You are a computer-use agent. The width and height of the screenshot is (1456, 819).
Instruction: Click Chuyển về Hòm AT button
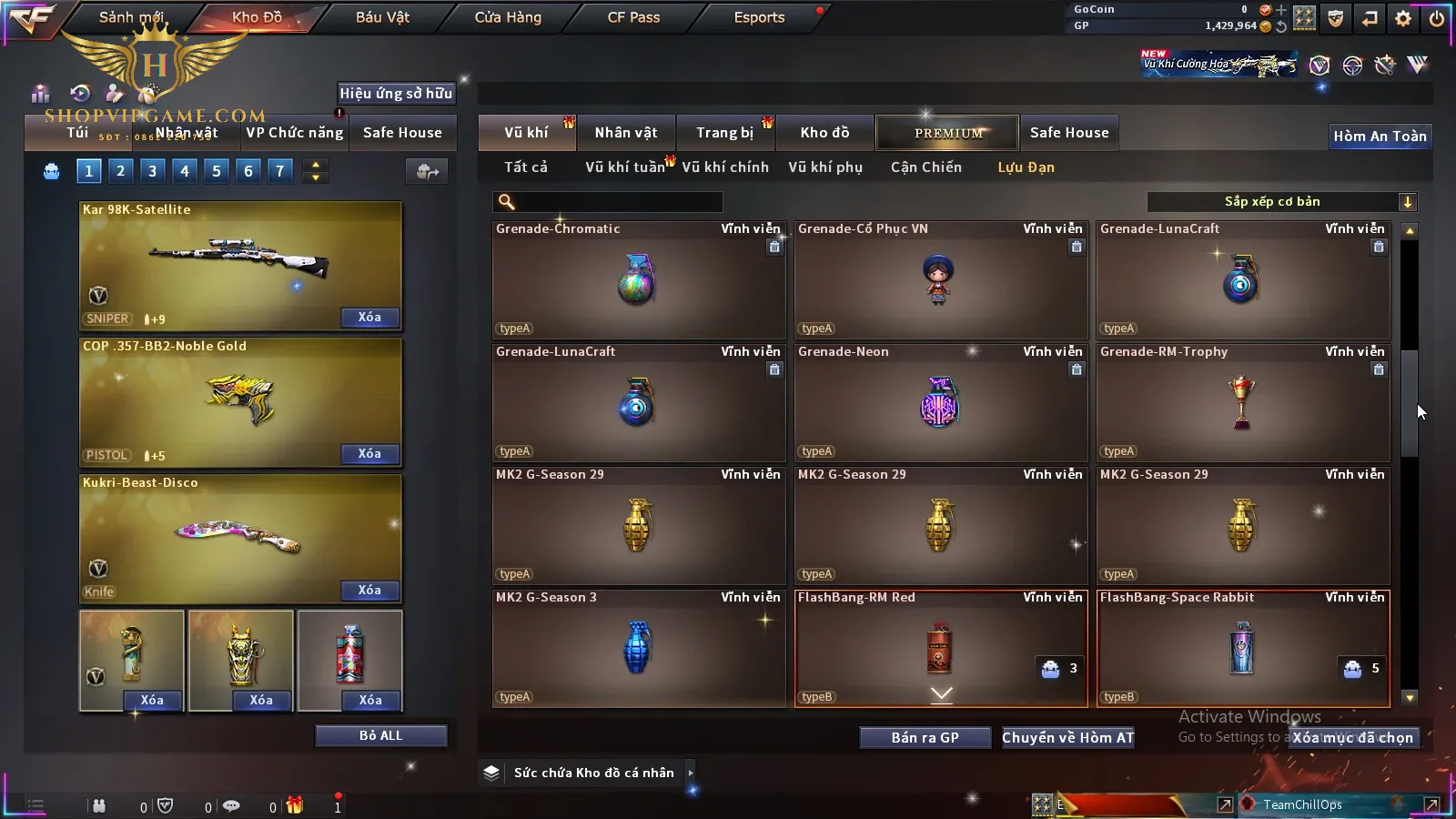click(x=1068, y=738)
